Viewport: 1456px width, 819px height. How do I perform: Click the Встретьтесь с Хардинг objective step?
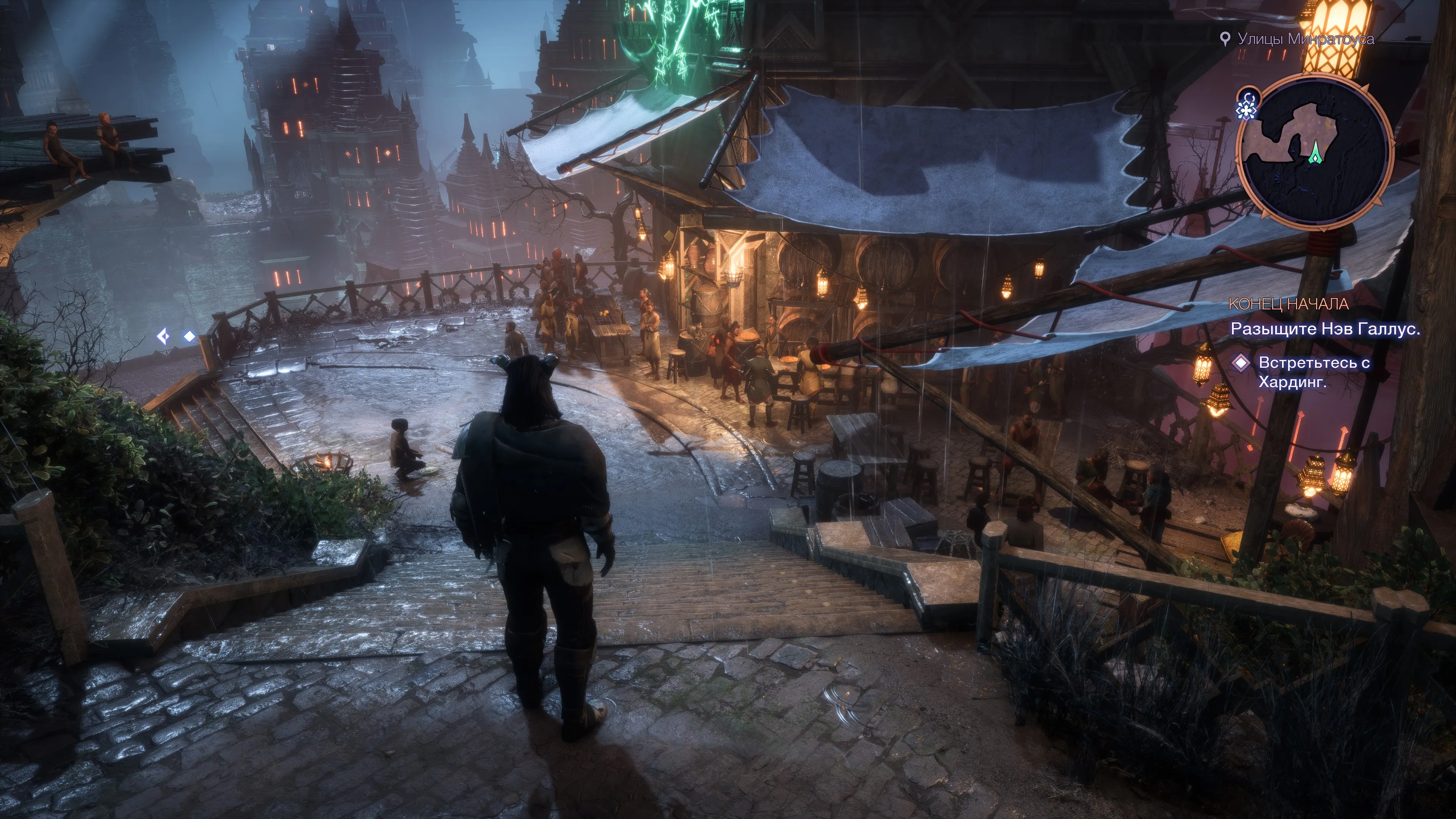click(1313, 372)
